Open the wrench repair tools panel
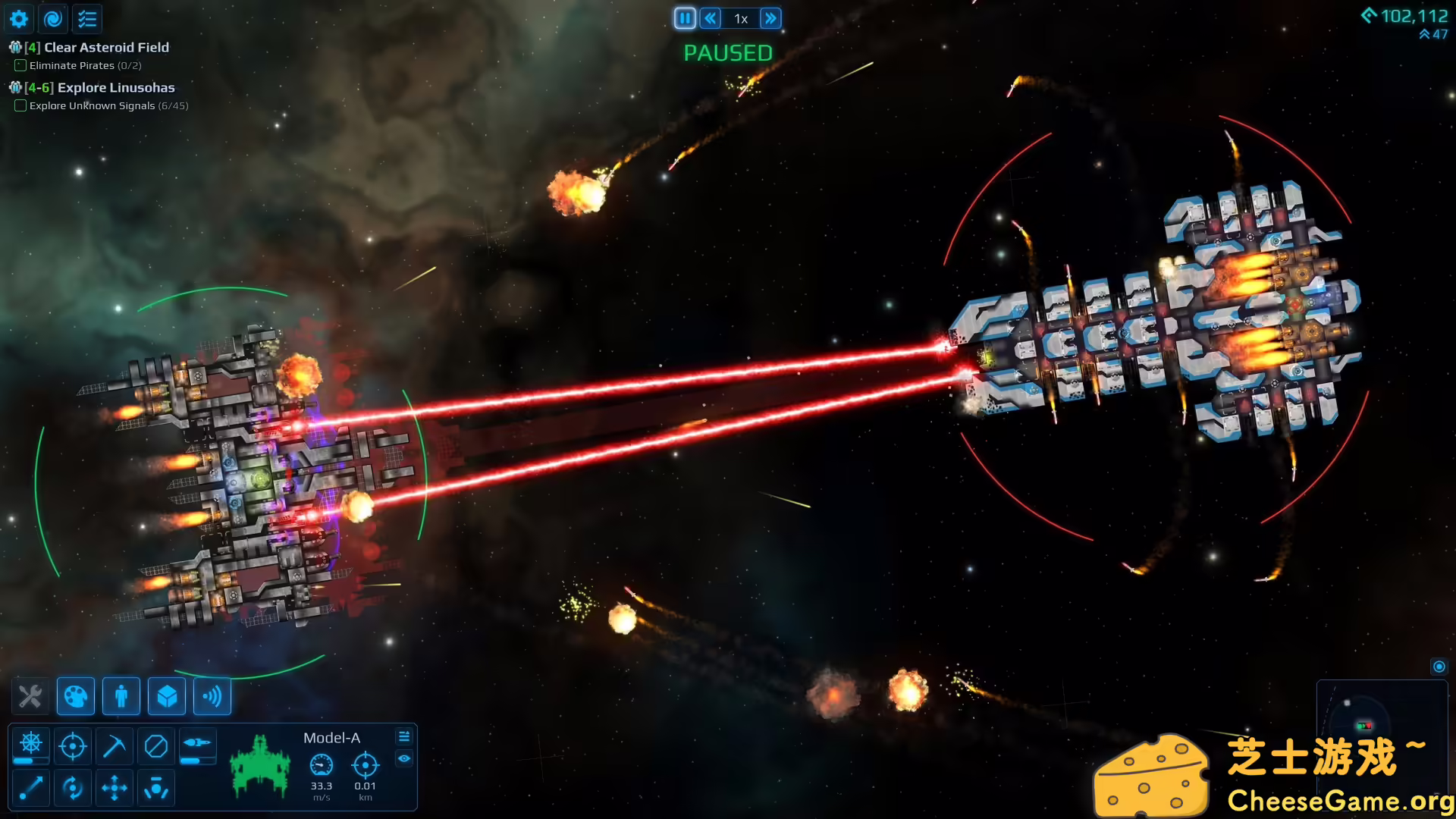This screenshot has width=1456, height=819. (30, 696)
